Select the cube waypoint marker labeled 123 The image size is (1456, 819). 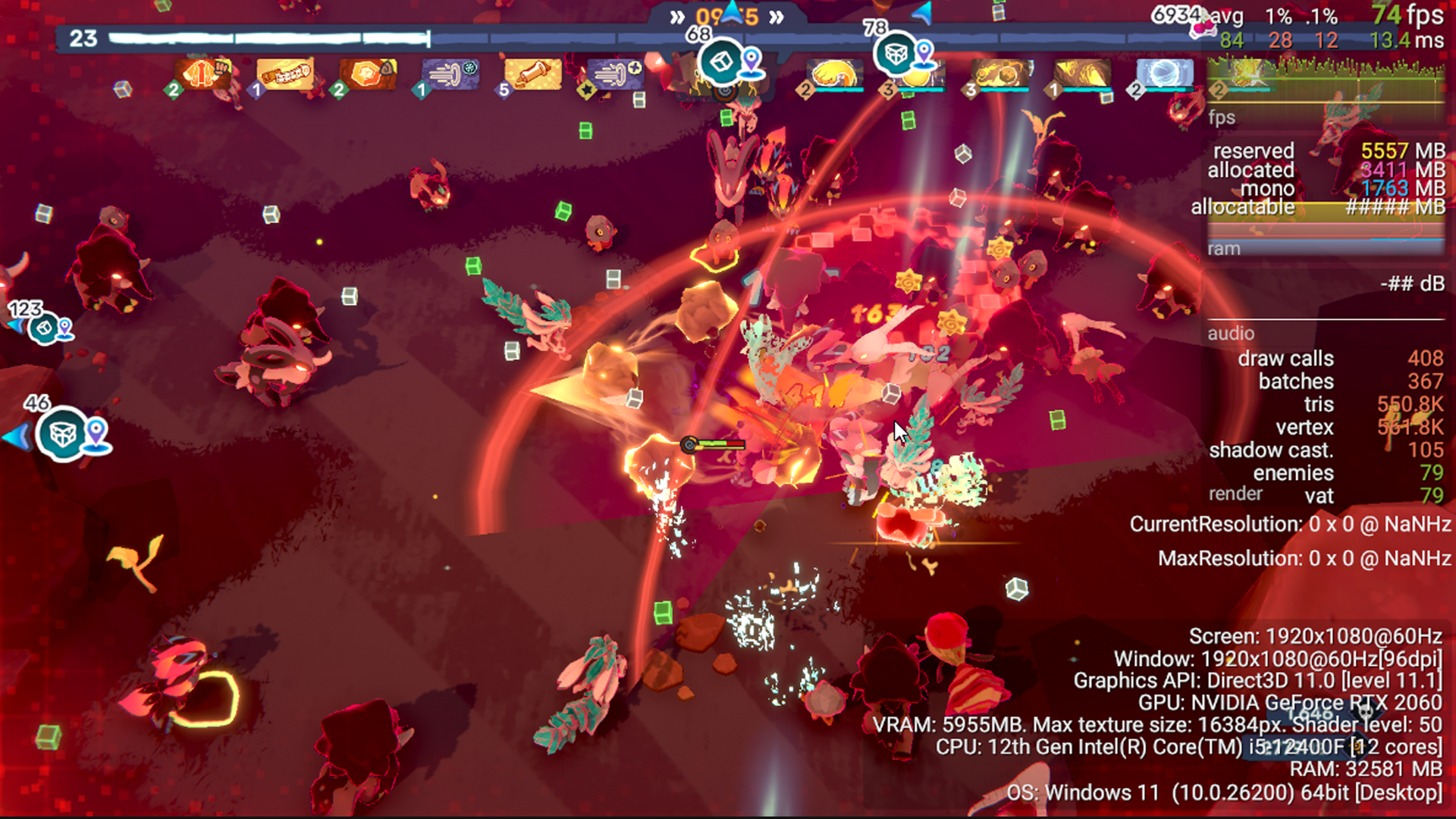[44, 329]
